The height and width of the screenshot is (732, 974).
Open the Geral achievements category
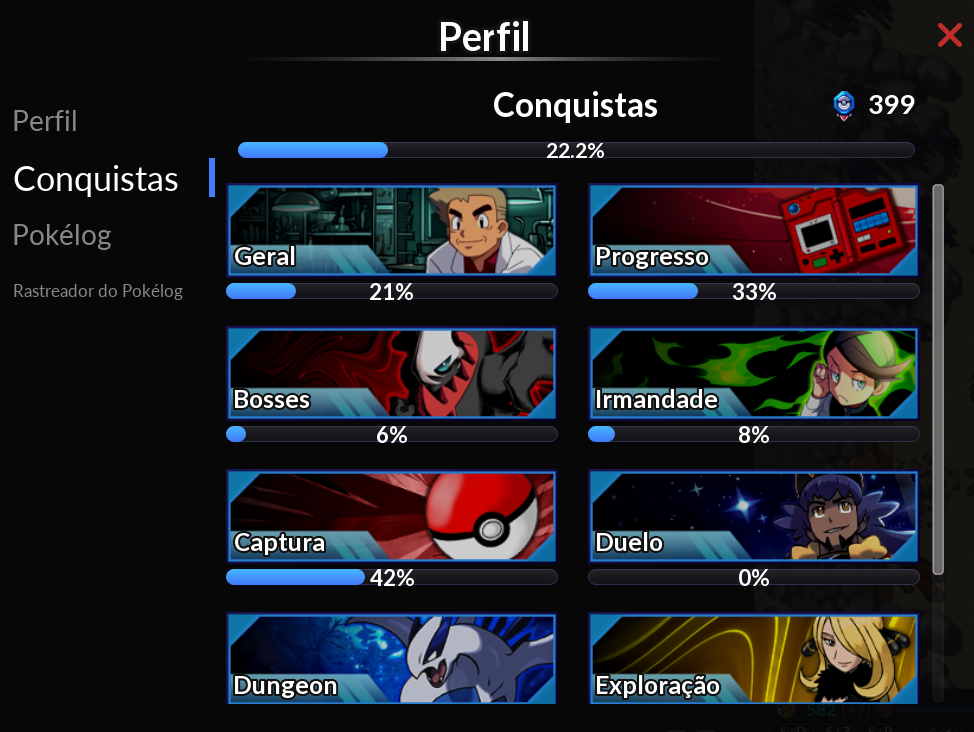coord(391,230)
